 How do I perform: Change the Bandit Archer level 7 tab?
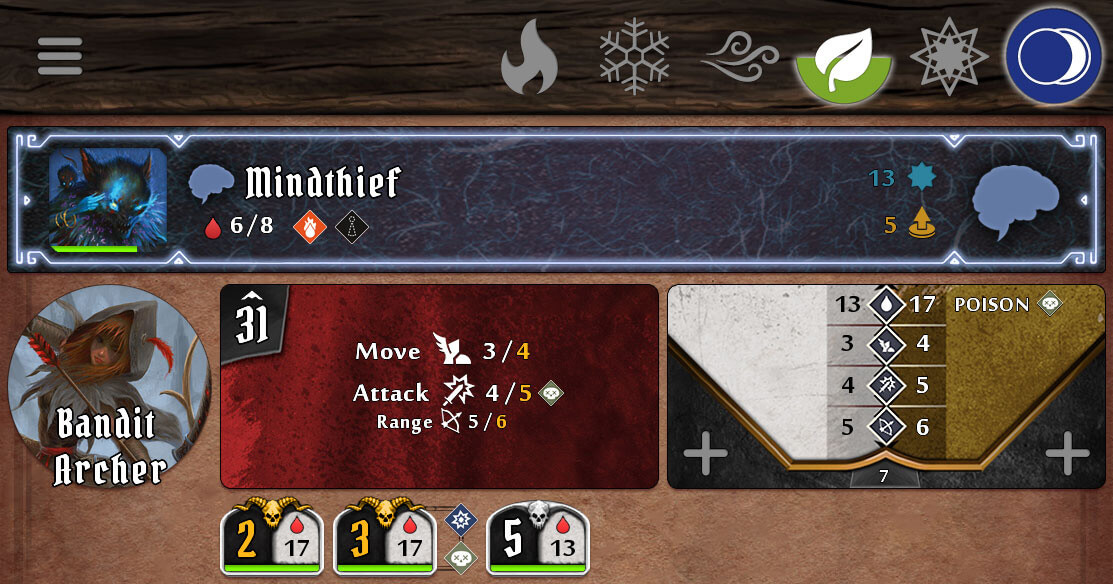(884, 476)
